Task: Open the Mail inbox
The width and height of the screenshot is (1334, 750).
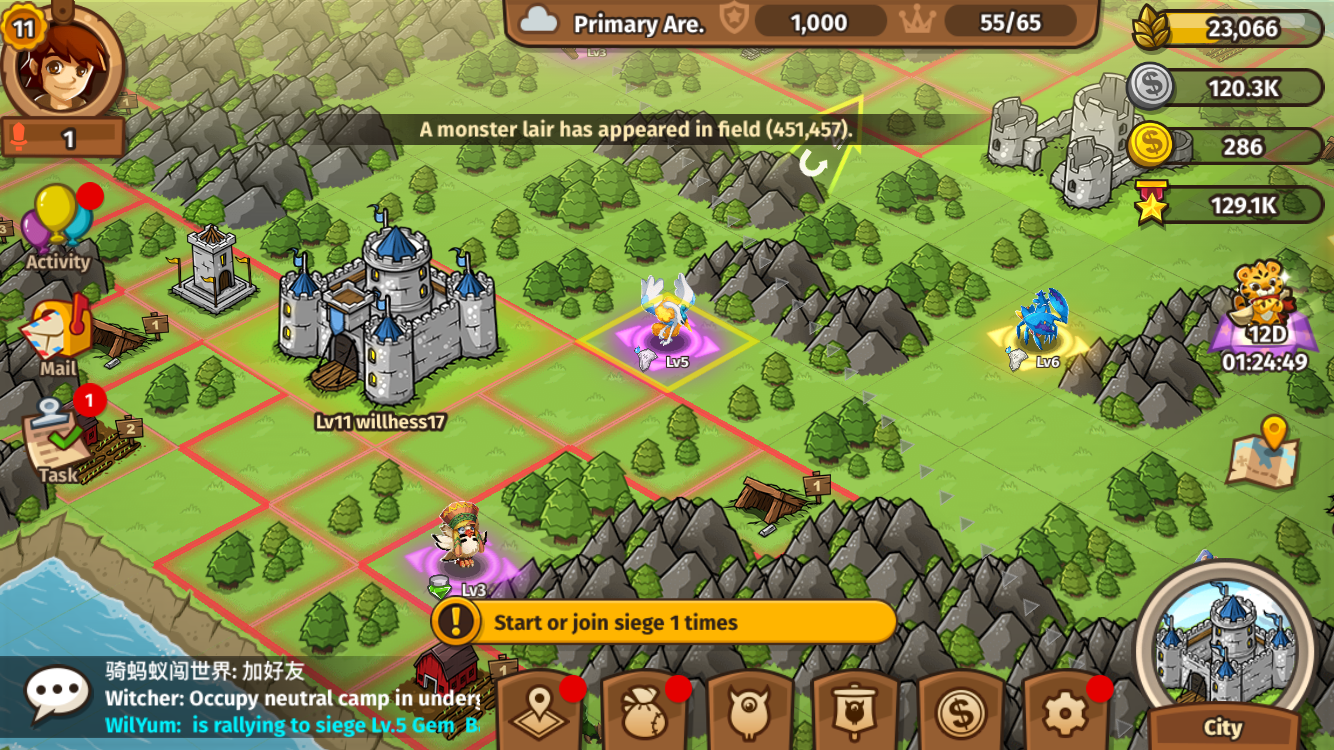Action: (x=59, y=336)
